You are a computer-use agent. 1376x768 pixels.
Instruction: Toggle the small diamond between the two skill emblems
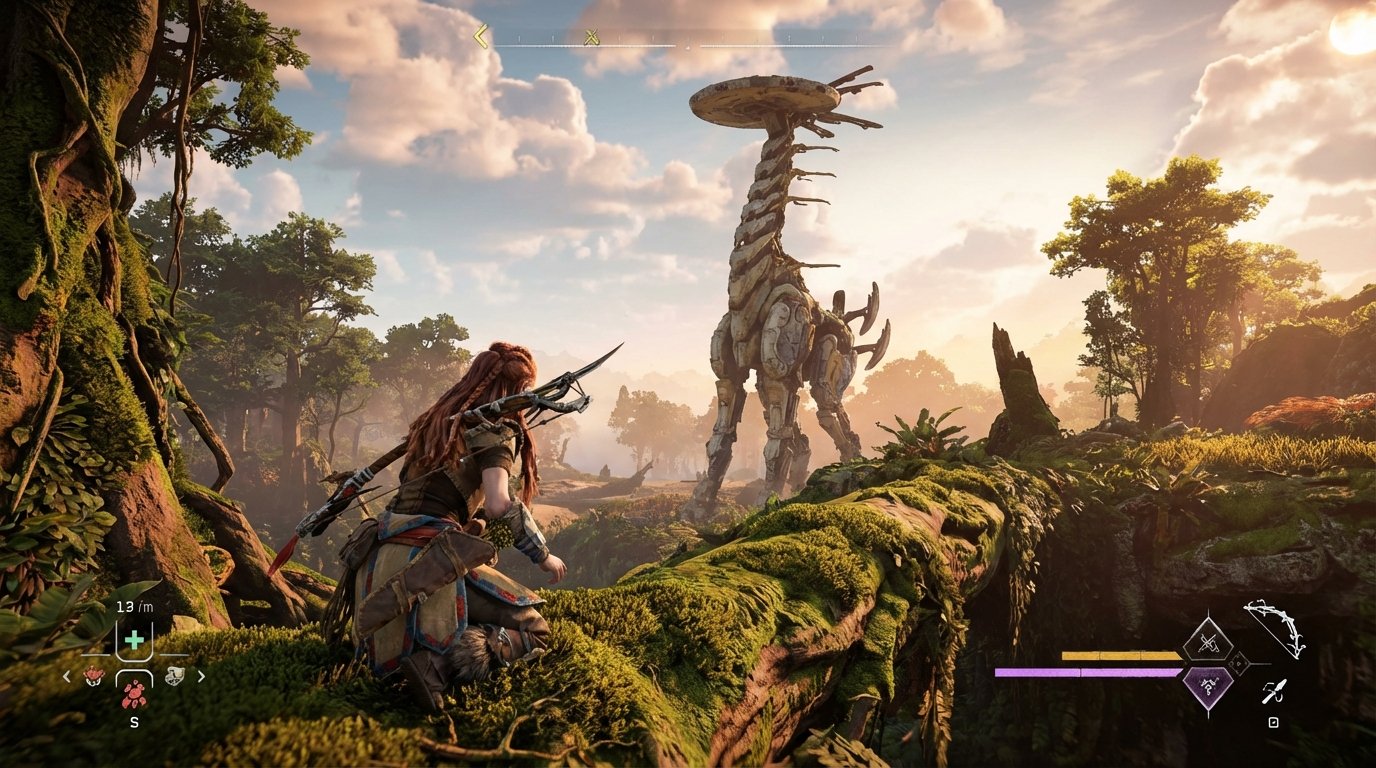(1238, 664)
